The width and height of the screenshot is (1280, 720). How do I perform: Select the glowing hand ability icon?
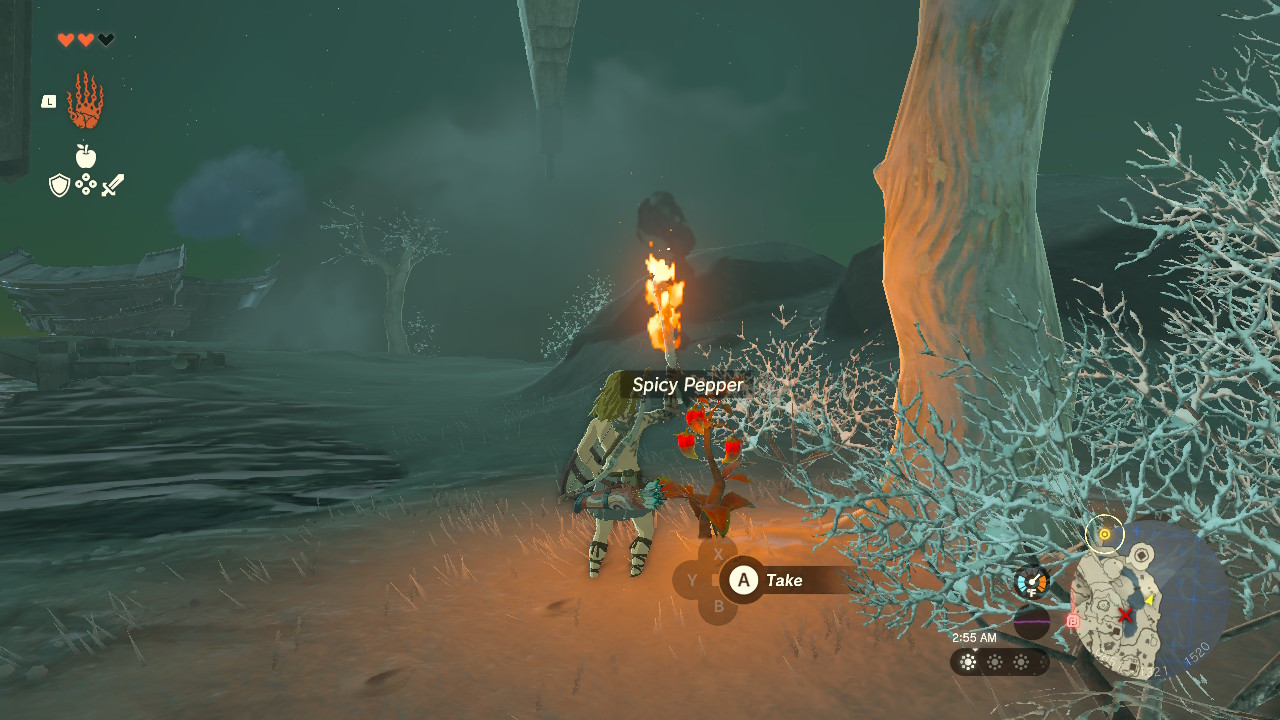coord(86,101)
